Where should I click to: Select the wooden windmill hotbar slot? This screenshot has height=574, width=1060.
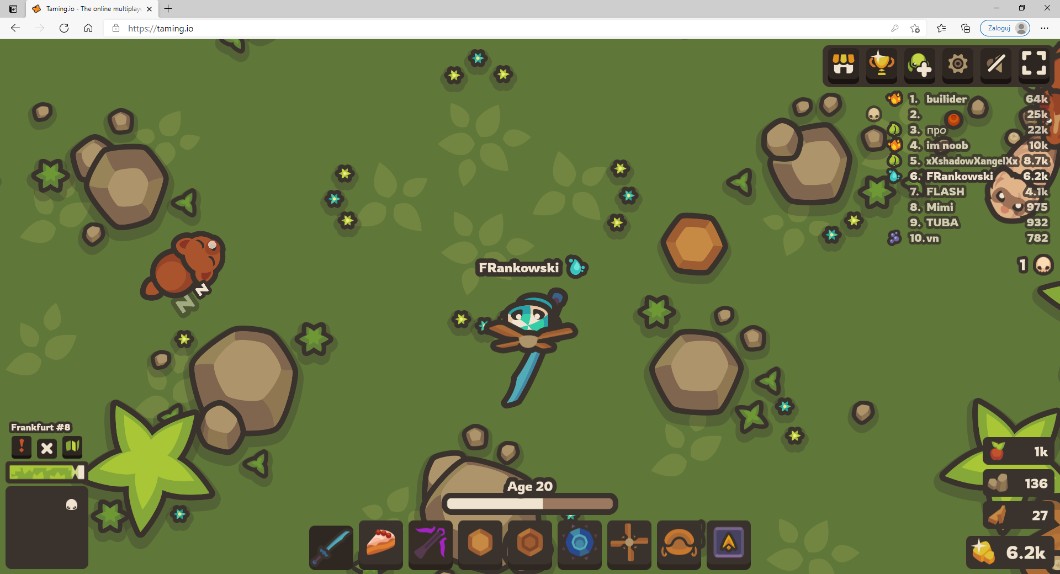coord(629,545)
